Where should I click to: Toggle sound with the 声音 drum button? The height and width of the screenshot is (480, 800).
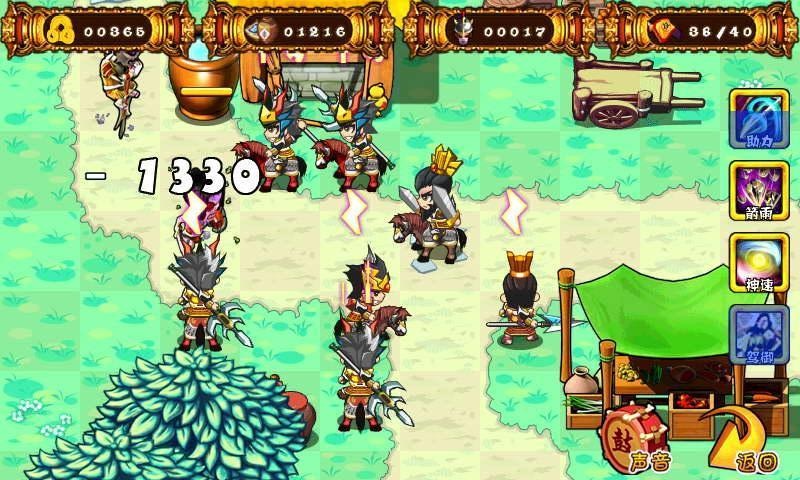point(634,440)
